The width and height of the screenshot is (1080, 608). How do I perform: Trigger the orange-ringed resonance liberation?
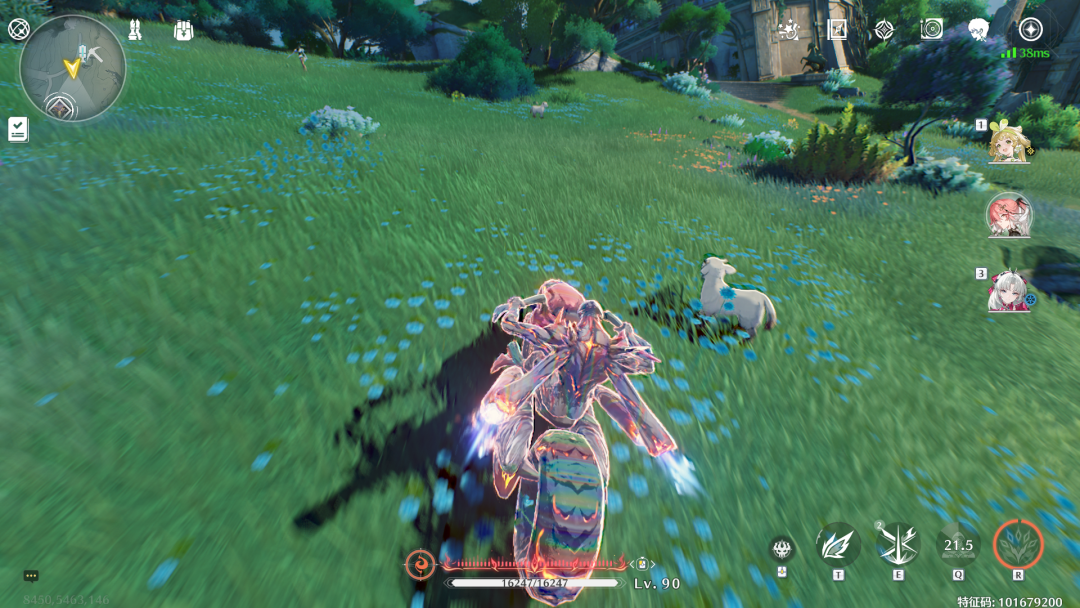[1018, 545]
